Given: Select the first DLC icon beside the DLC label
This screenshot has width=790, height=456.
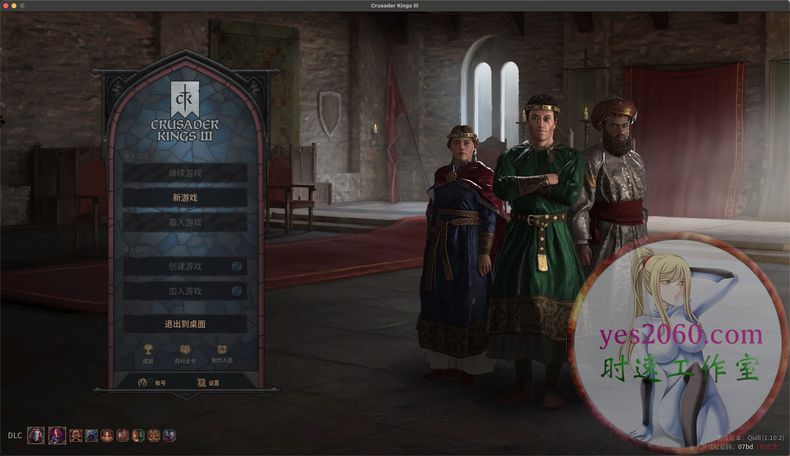Looking at the screenshot, I should click(36, 435).
